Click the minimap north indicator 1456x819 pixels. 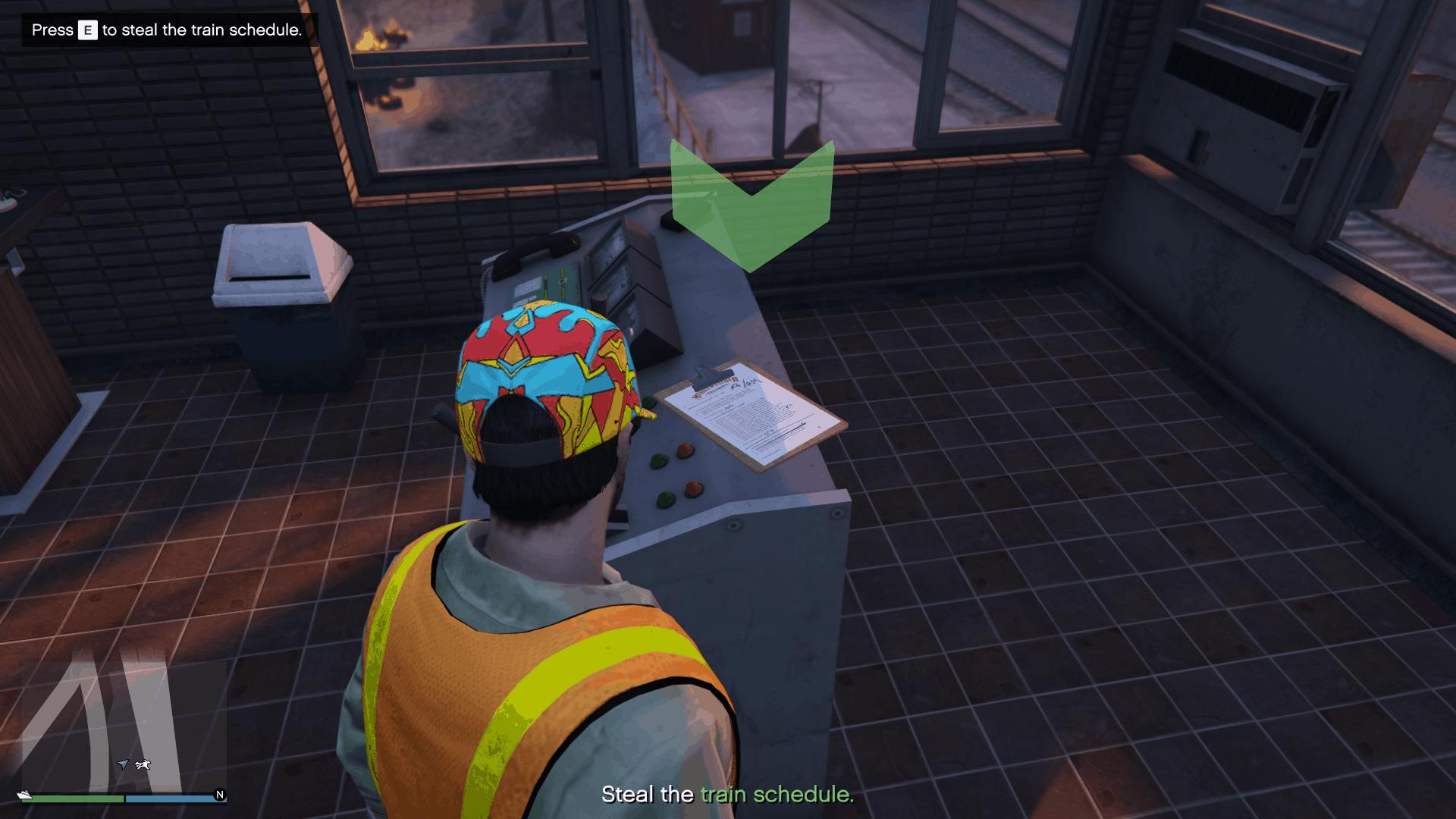220,795
